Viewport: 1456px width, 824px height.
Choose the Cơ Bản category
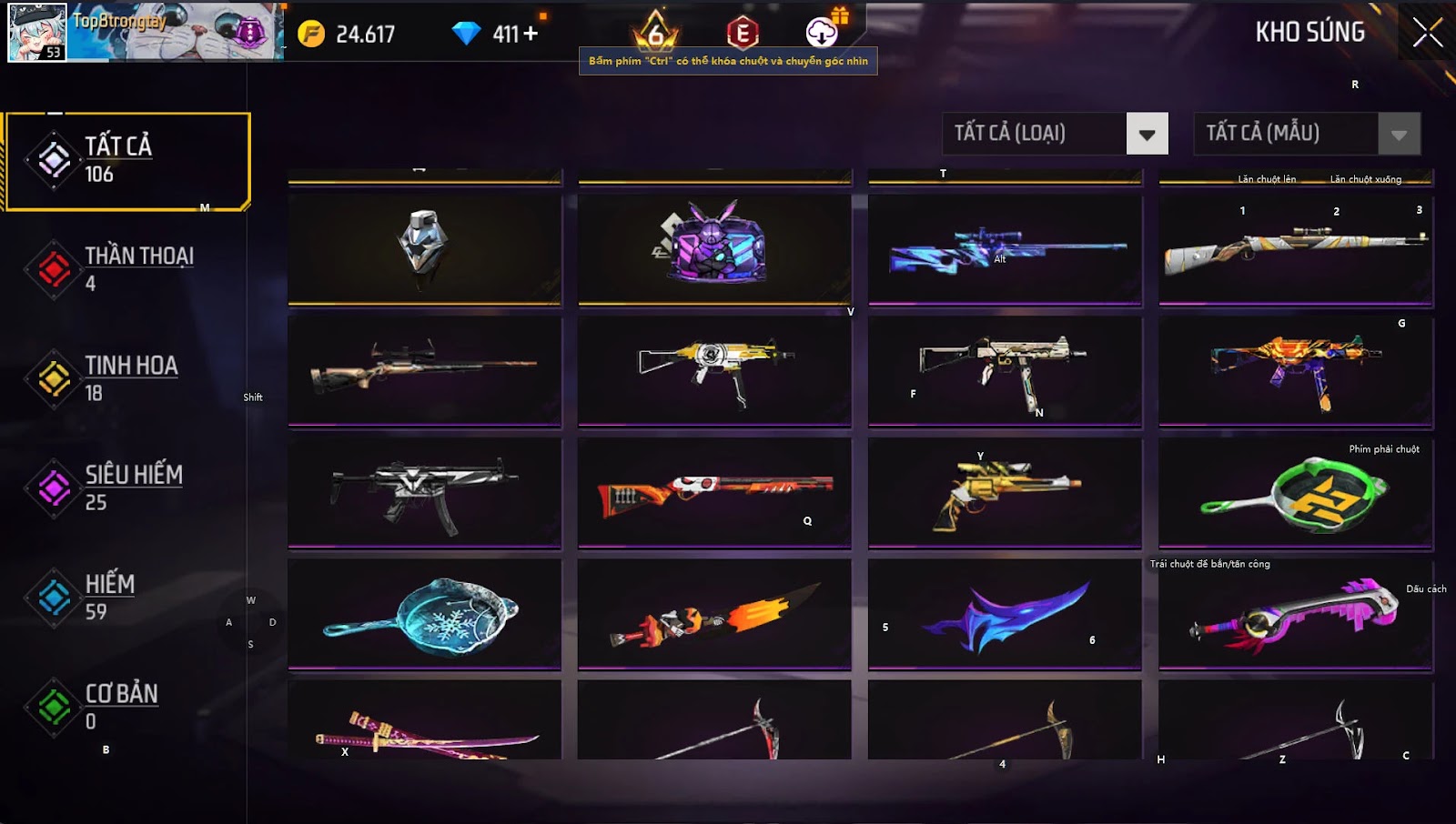click(x=127, y=707)
